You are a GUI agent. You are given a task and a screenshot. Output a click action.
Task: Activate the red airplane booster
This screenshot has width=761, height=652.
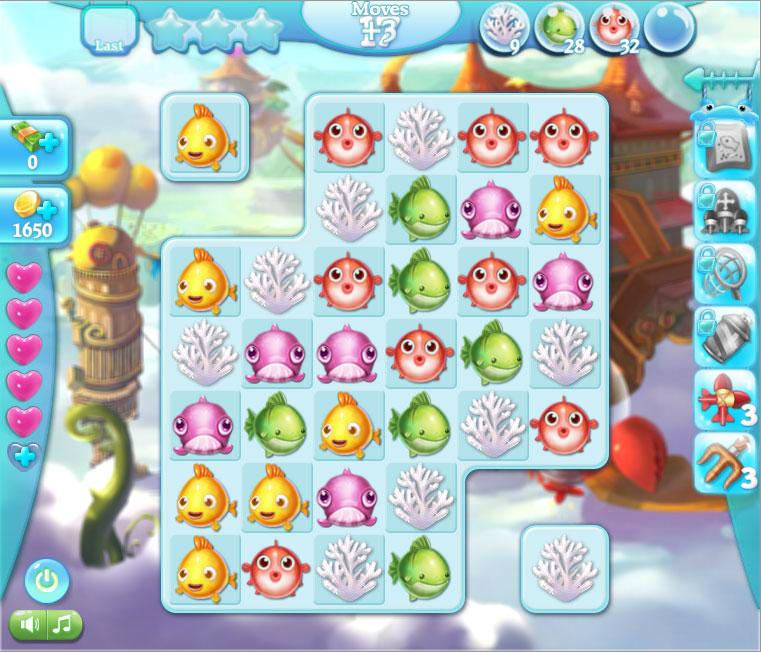pos(723,399)
